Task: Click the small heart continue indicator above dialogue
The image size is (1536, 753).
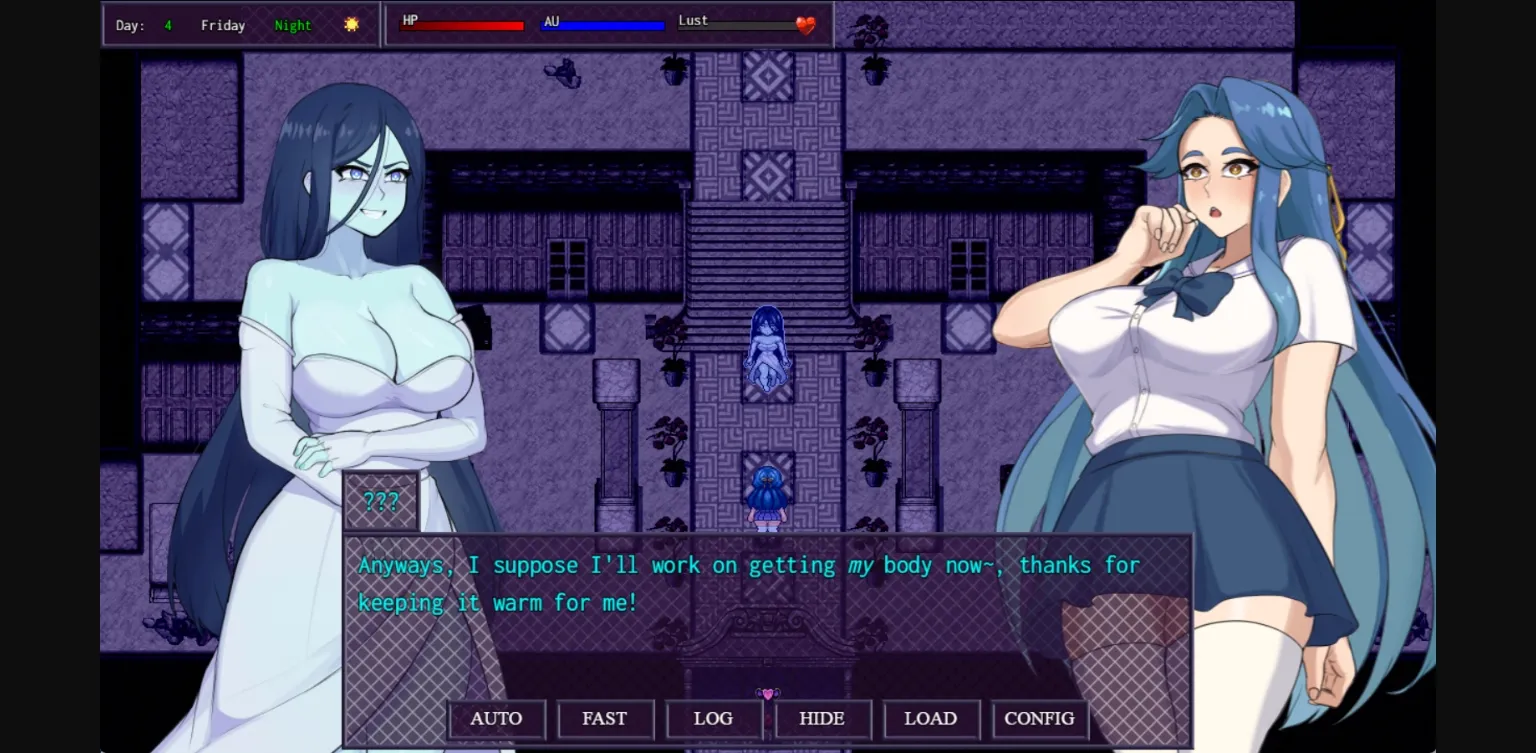Action: tap(768, 693)
